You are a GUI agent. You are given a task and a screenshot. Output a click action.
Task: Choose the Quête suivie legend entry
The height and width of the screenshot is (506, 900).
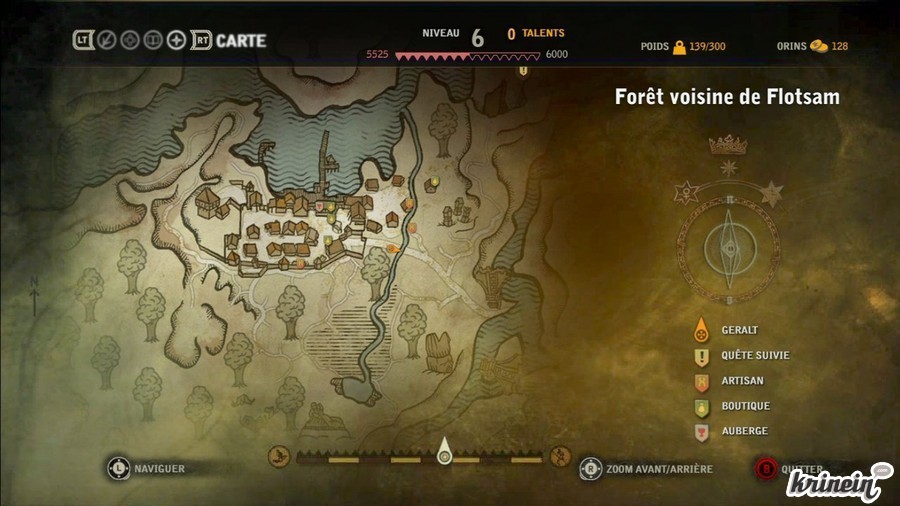click(755, 355)
